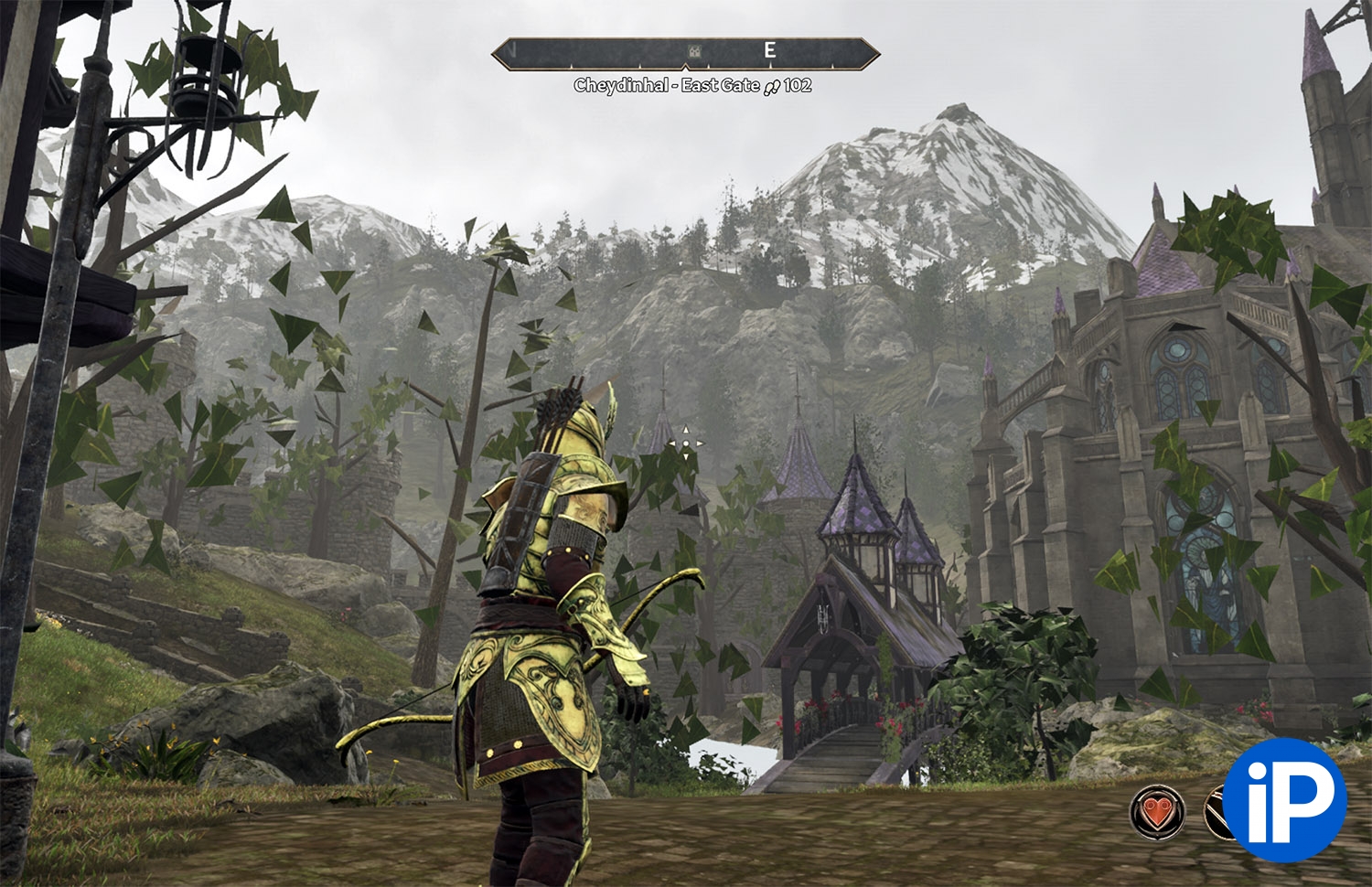
Task: Click the blue iP watermark logo
Action: click(x=1284, y=800)
